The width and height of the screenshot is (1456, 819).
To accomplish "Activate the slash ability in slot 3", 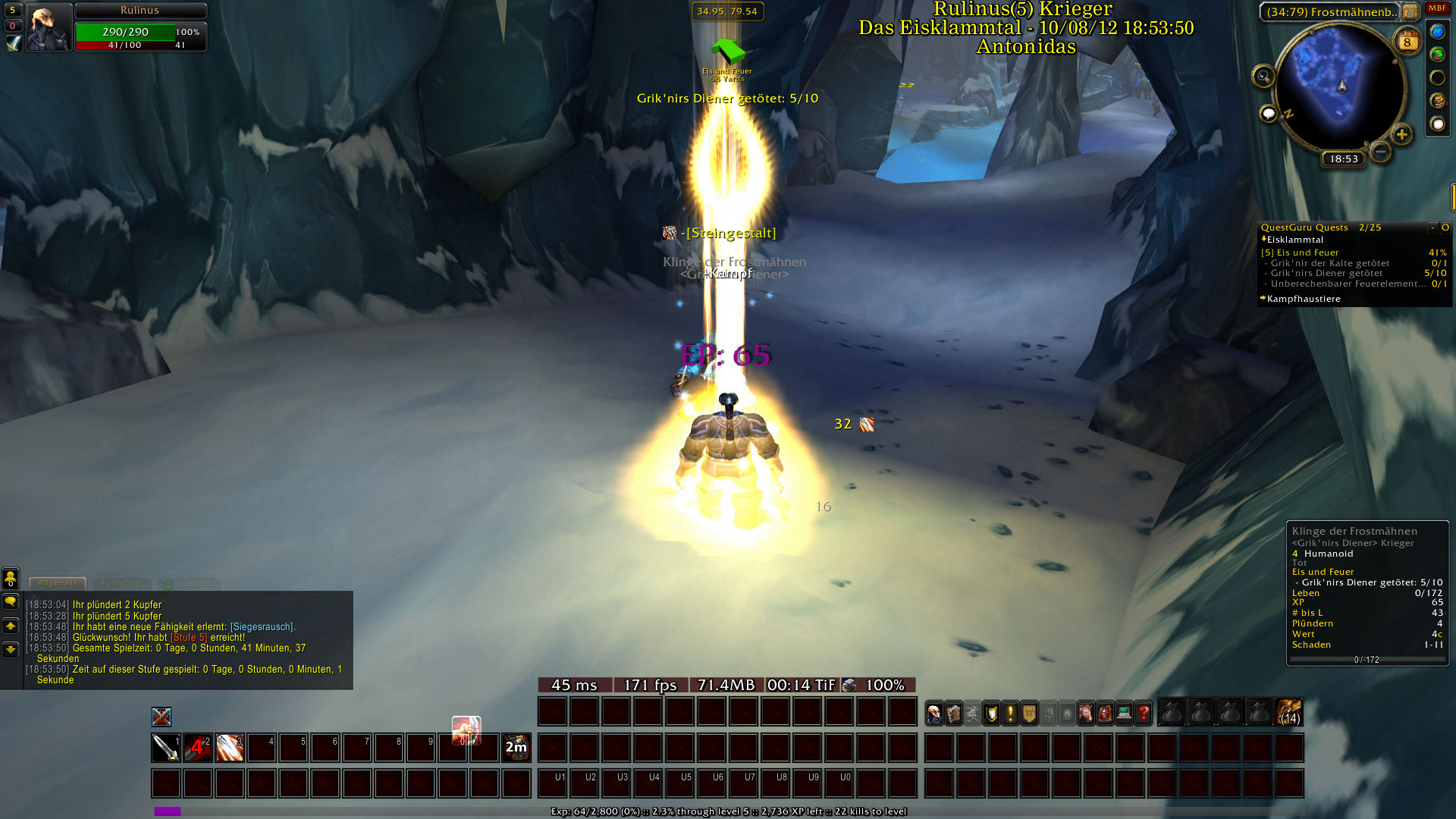I will (230, 748).
